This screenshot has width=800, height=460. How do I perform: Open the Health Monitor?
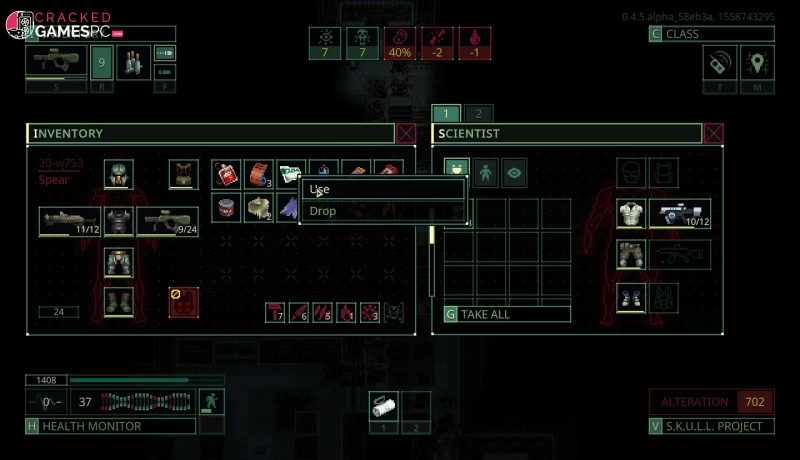pyautogui.click(x=110, y=426)
